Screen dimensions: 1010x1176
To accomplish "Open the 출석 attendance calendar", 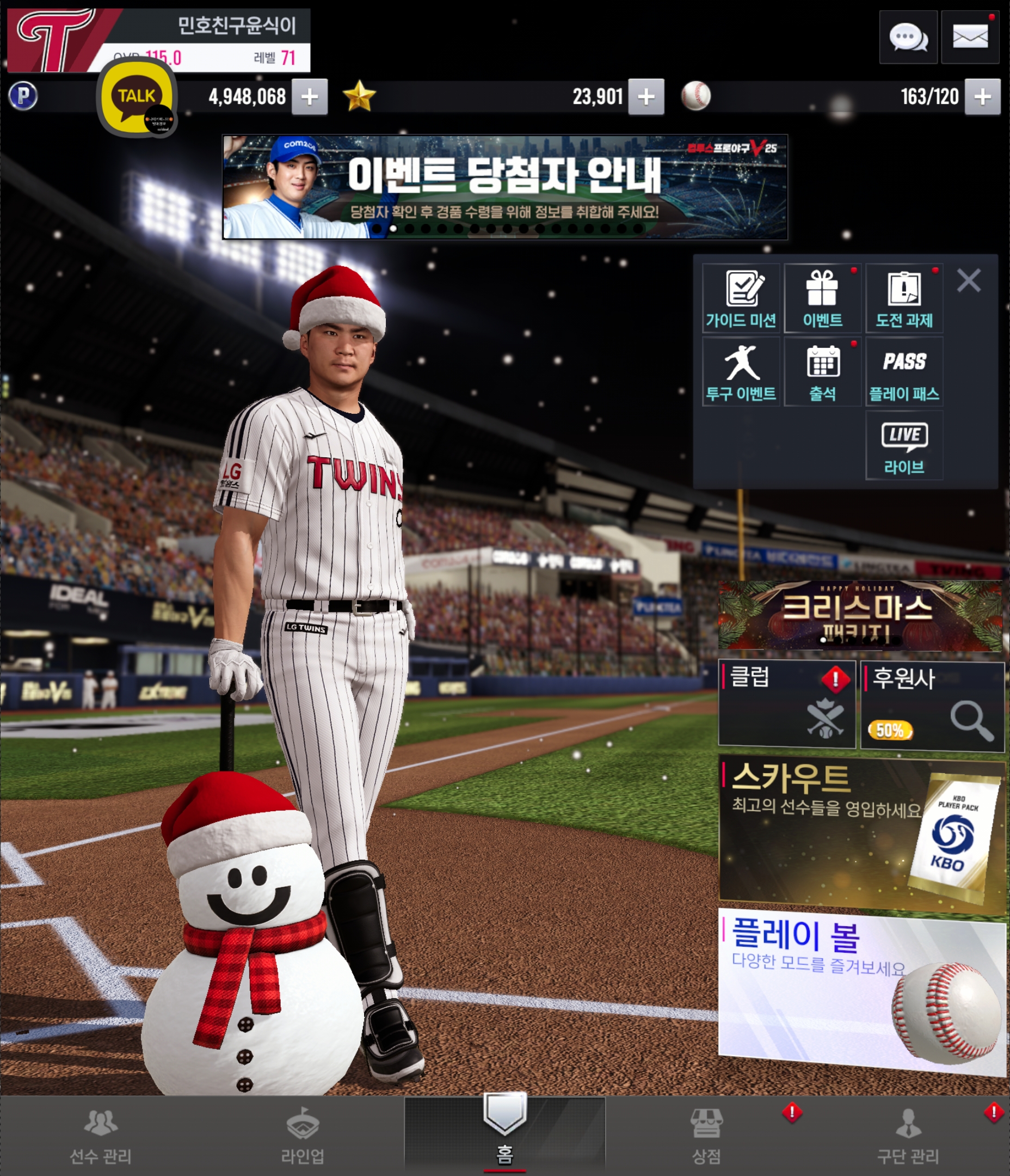I will click(x=822, y=372).
